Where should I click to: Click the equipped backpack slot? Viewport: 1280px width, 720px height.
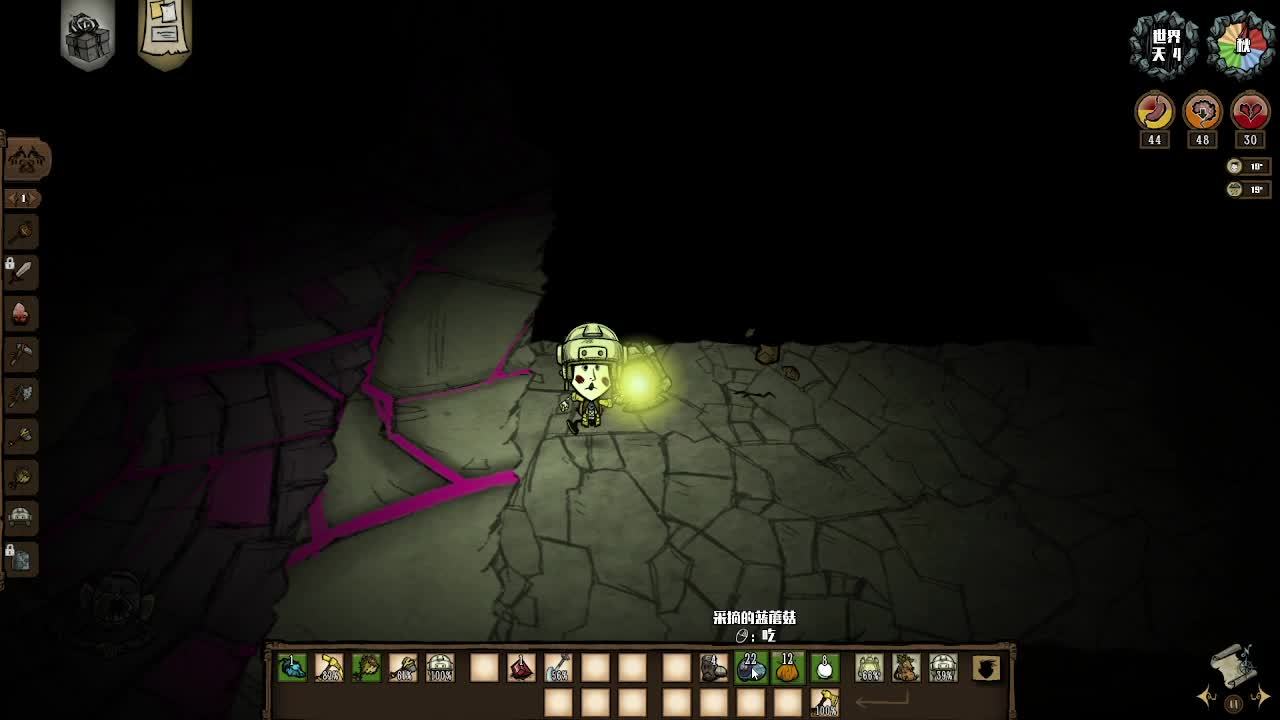906,668
